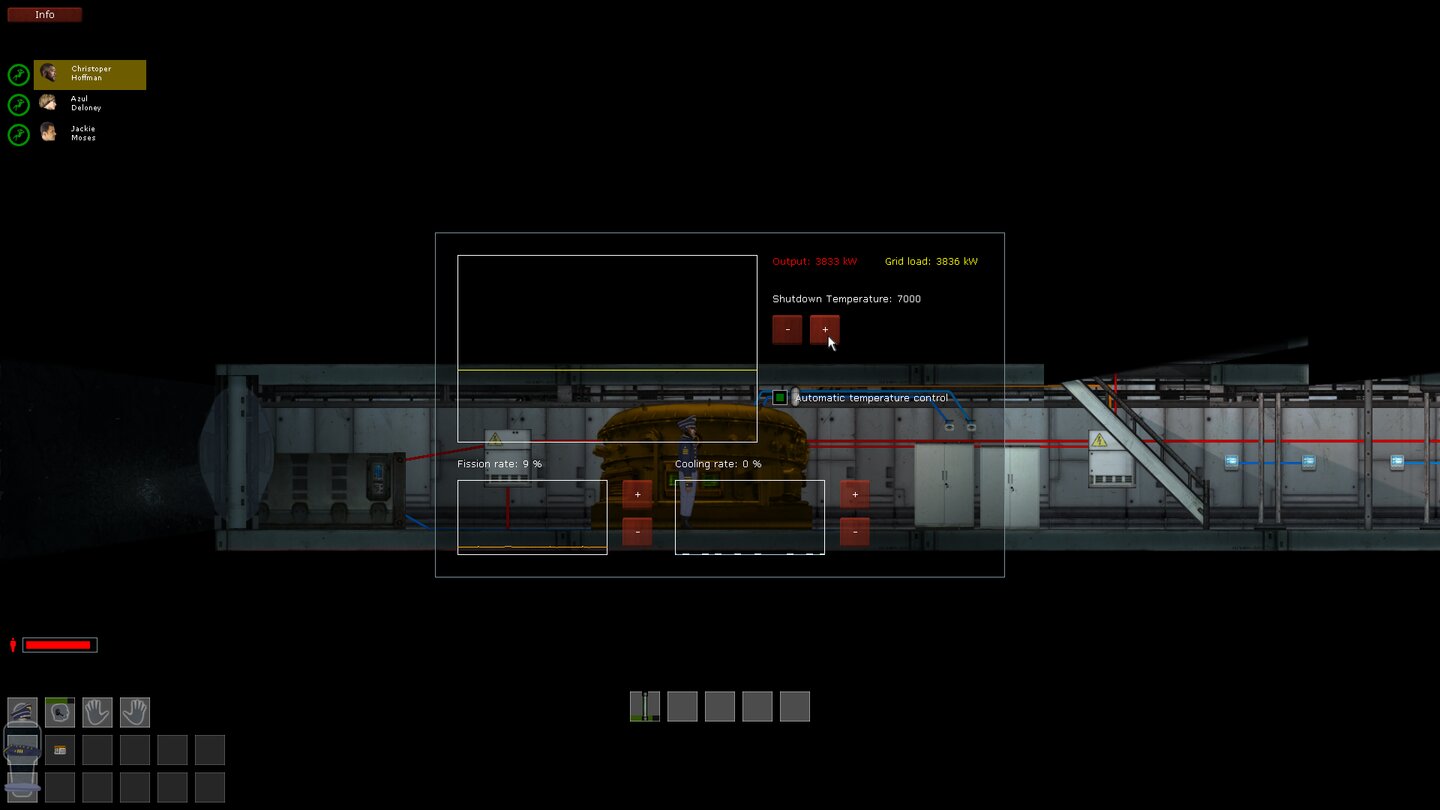Select the captain's cap in the headgear slot
1440x810 pixels.
pos(22,712)
